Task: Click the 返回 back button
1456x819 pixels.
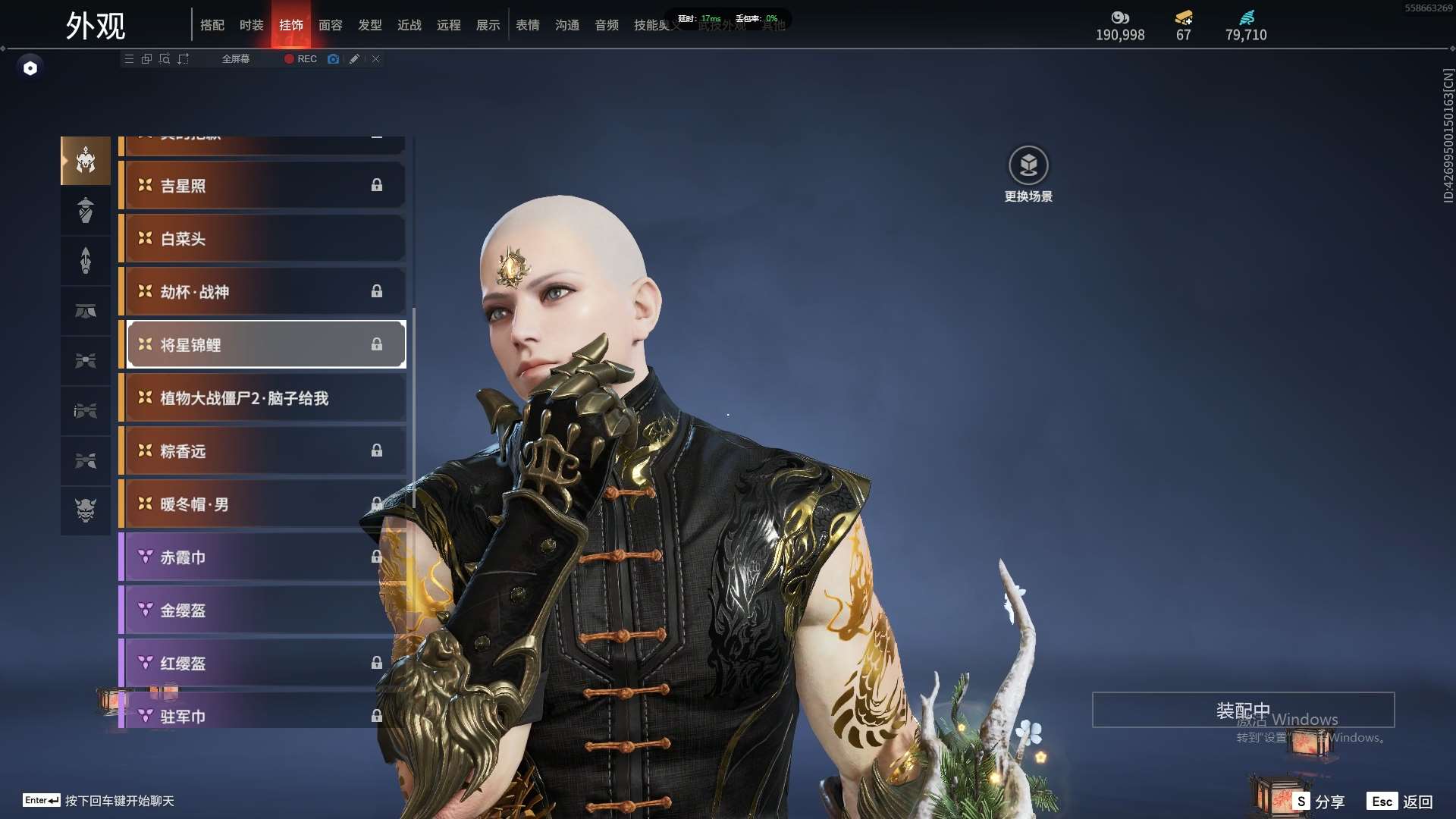Action: click(x=1400, y=802)
